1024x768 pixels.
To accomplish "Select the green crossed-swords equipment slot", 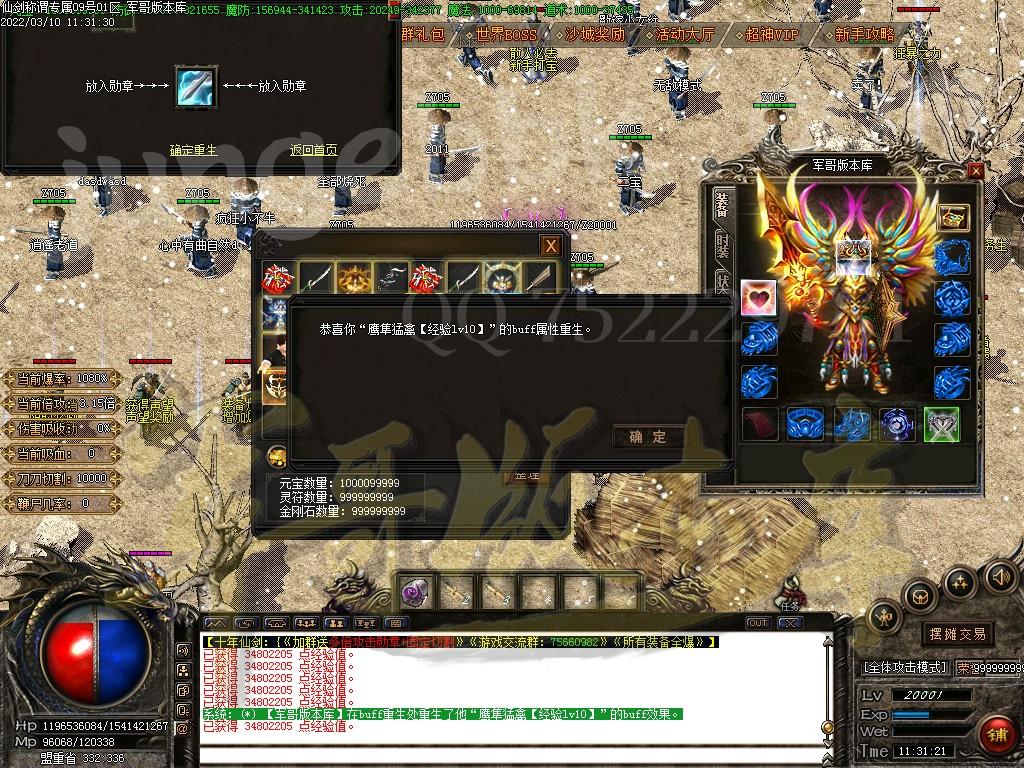I will [941, 424].
